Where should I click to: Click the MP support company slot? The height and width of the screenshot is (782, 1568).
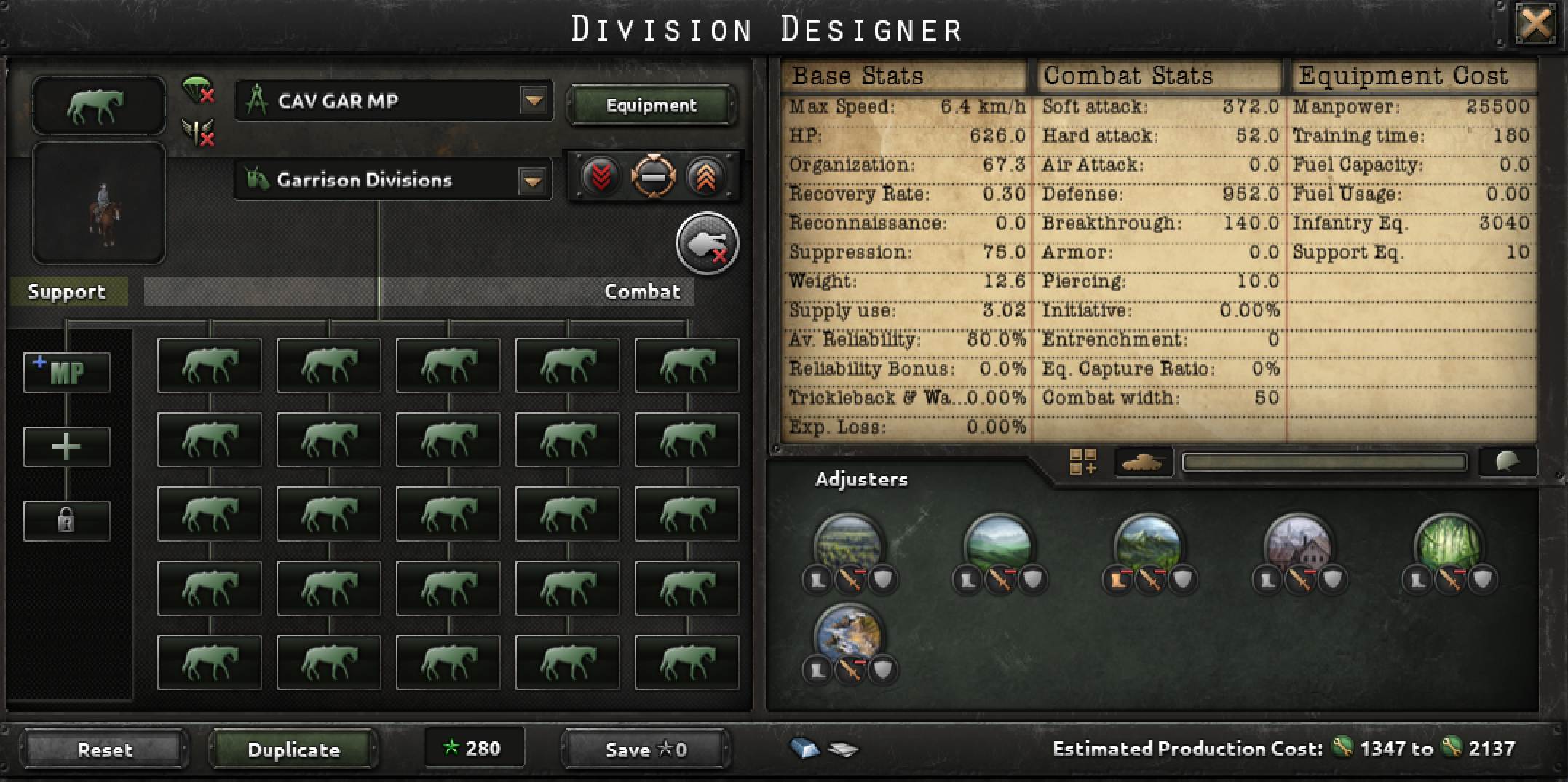coord(67,372)
